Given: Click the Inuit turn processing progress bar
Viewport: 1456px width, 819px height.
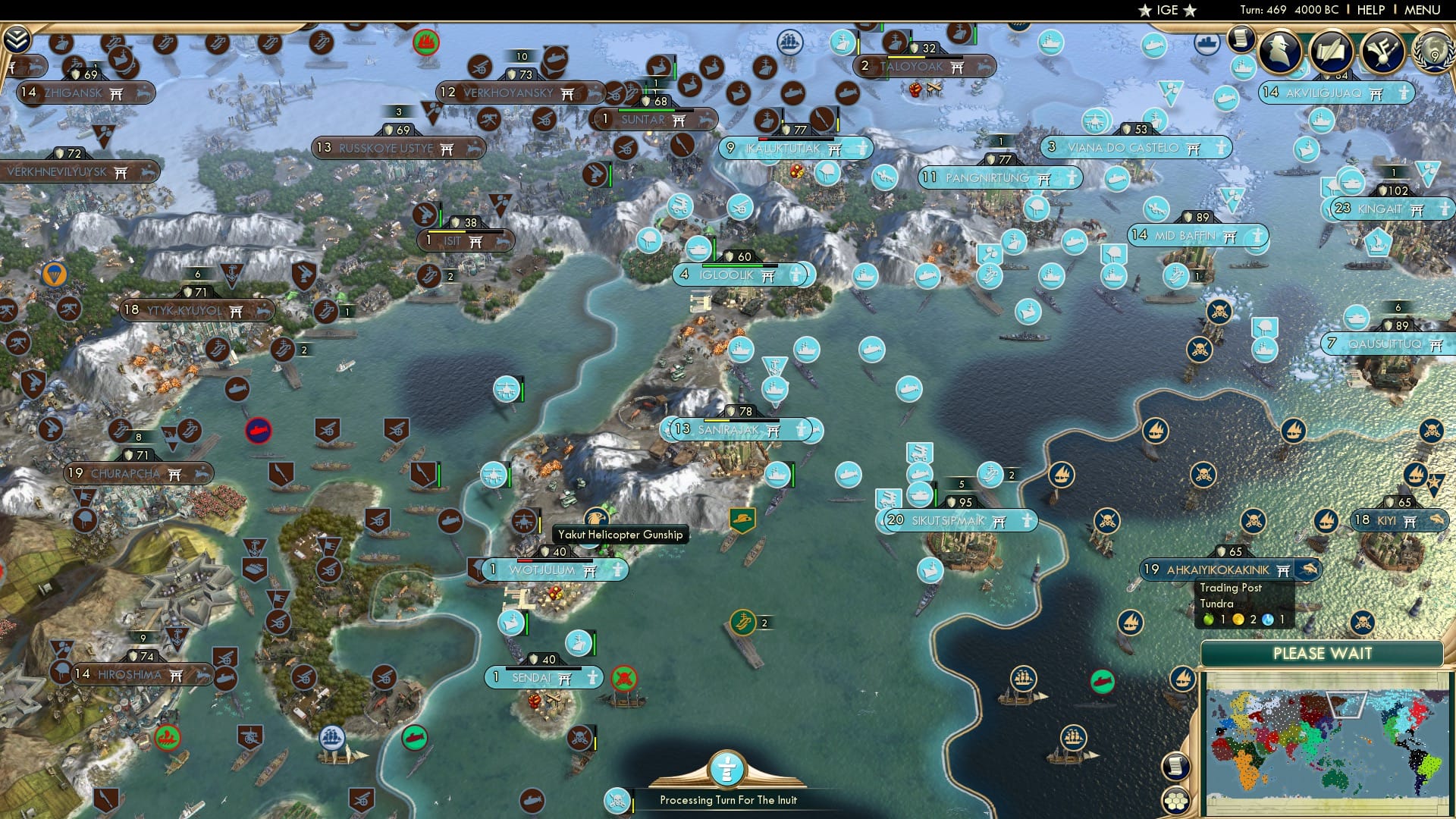Looking at the screenshot, I should click(x=728, y=799).
